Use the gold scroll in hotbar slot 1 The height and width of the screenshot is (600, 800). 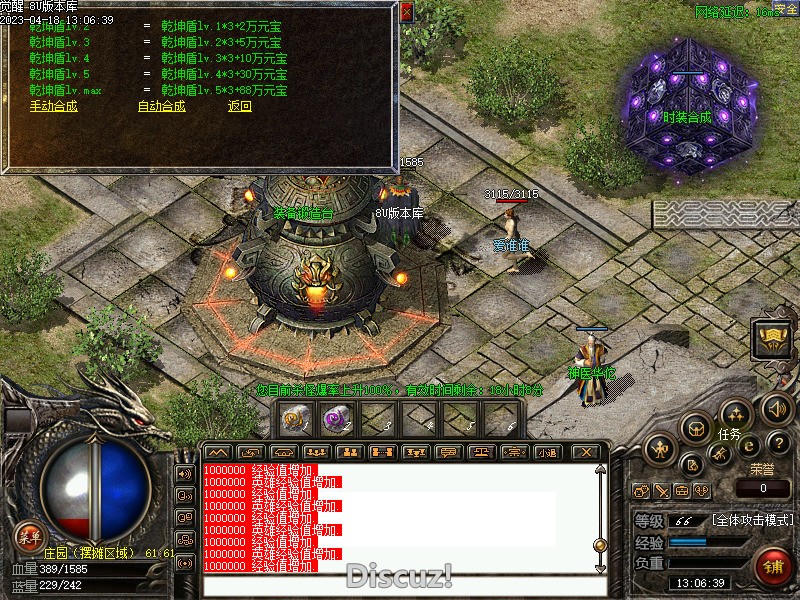[x=295, y=420]
